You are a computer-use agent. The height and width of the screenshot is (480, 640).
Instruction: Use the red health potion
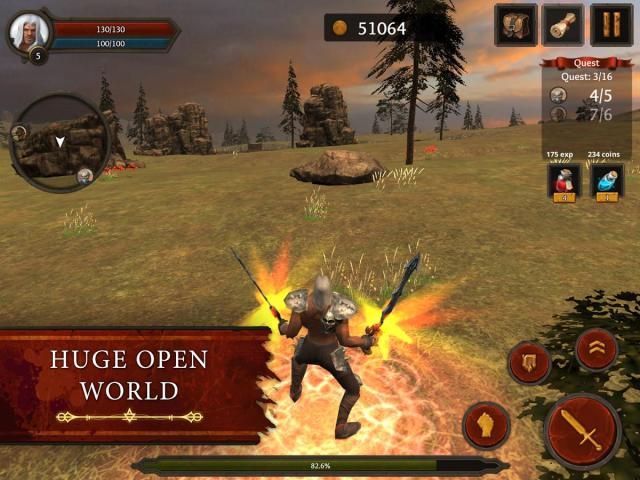564,180
